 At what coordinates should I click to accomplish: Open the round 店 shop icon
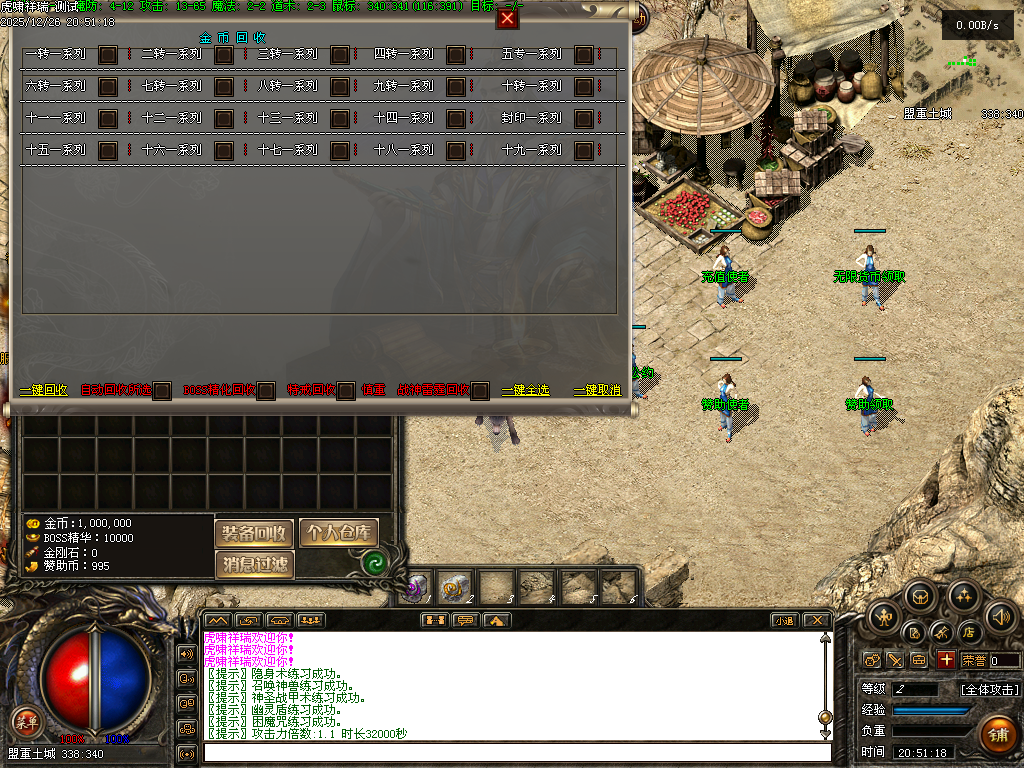click(968, 632)
